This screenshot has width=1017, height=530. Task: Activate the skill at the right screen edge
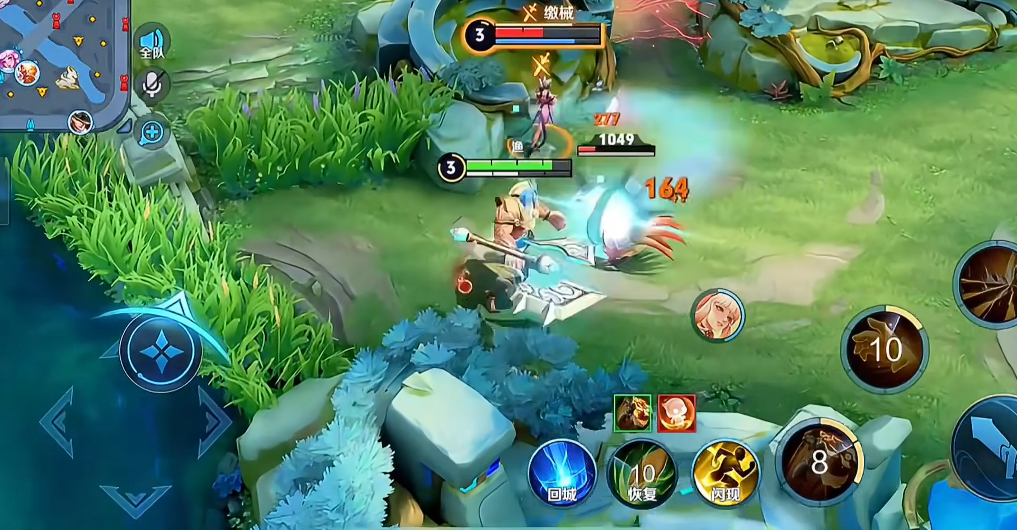990,284
